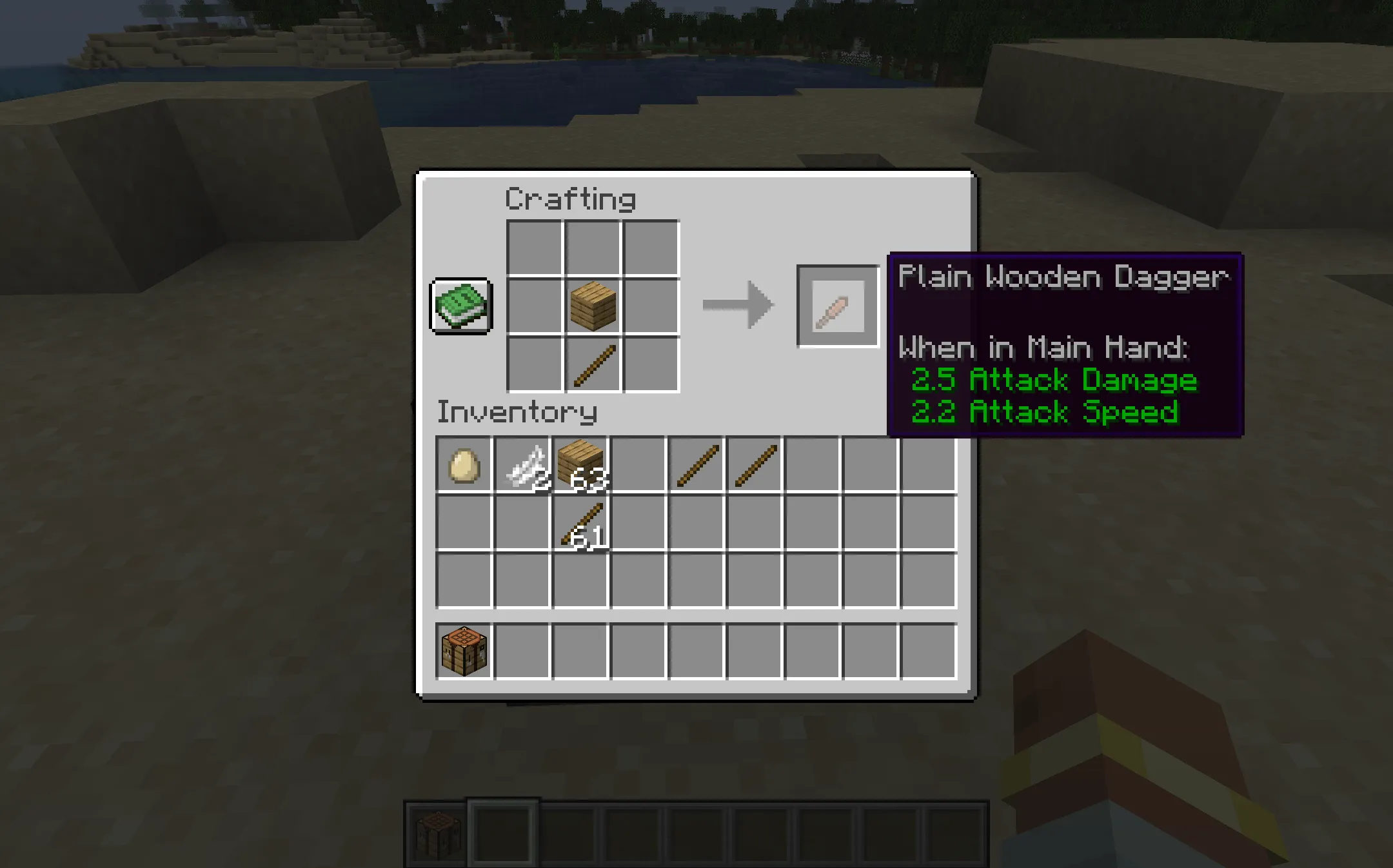
Task: Click the empty slot right of the planks
Action: coord(650,306)
